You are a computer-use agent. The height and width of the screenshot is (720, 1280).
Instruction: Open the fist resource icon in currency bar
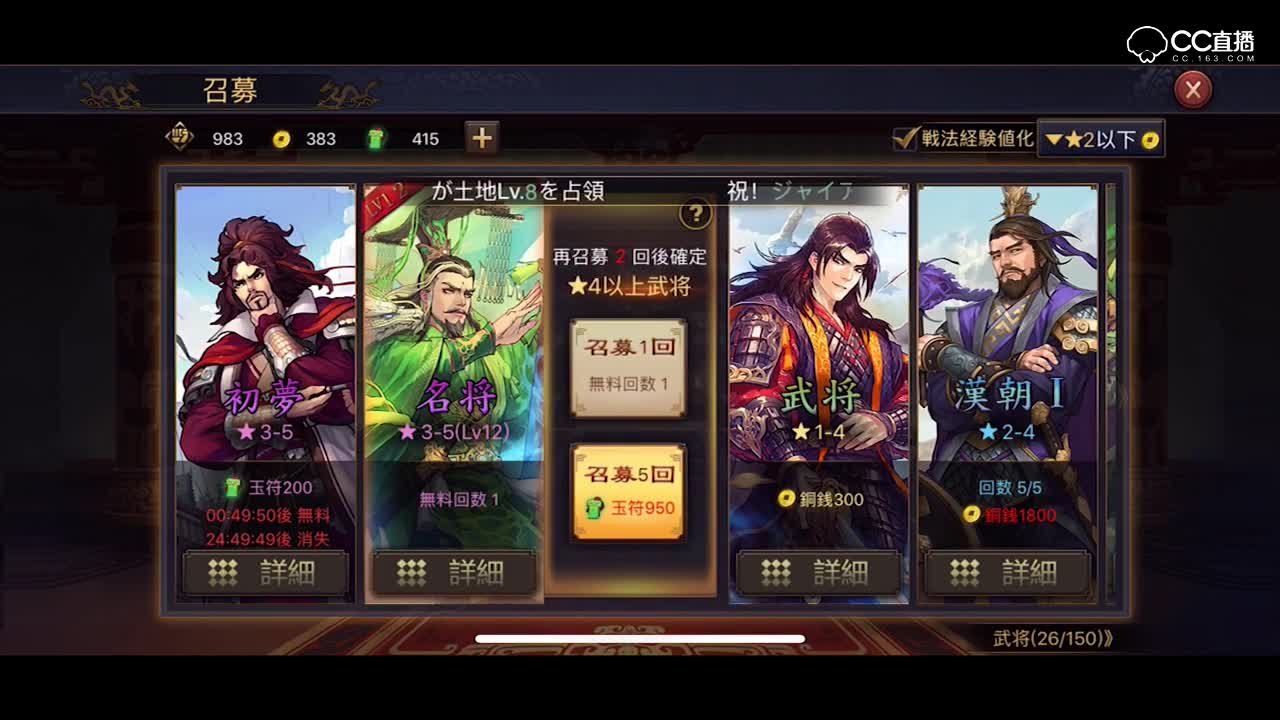178,139
